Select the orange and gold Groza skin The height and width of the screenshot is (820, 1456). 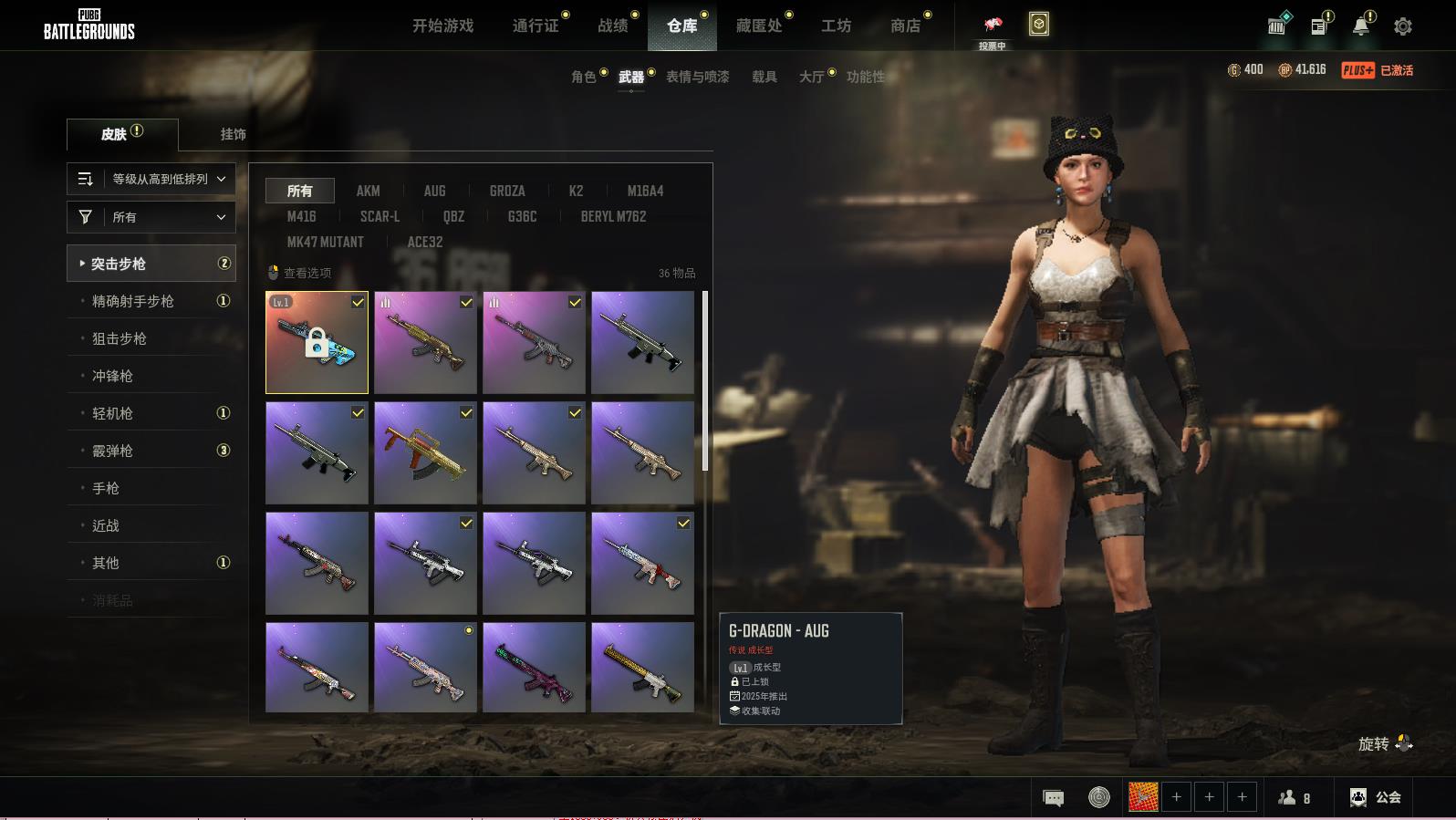tap(425, 453)
